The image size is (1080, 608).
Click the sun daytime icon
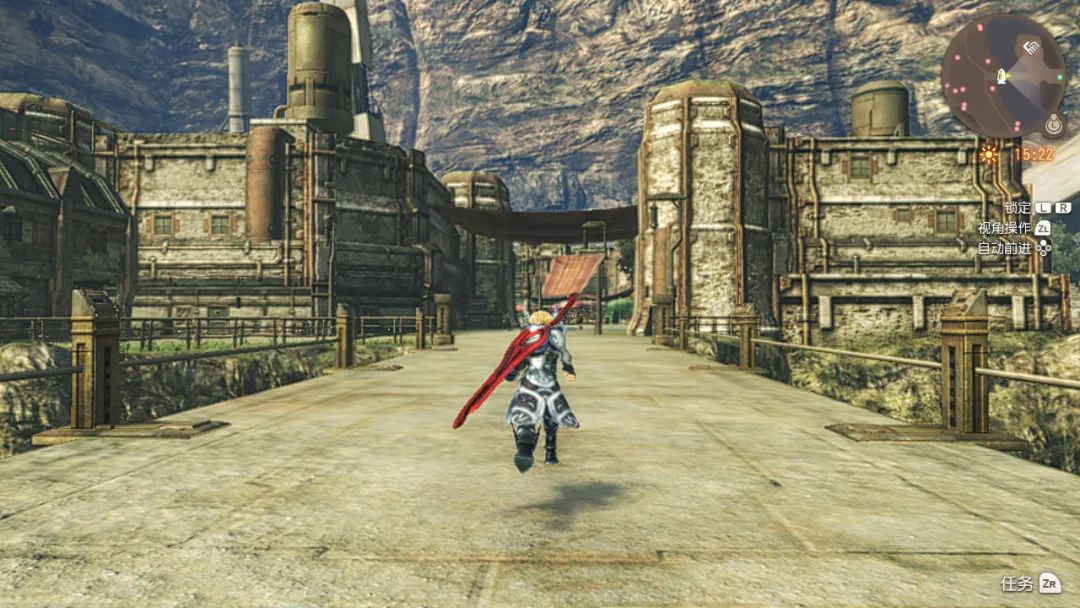click(x=990, y=155)
